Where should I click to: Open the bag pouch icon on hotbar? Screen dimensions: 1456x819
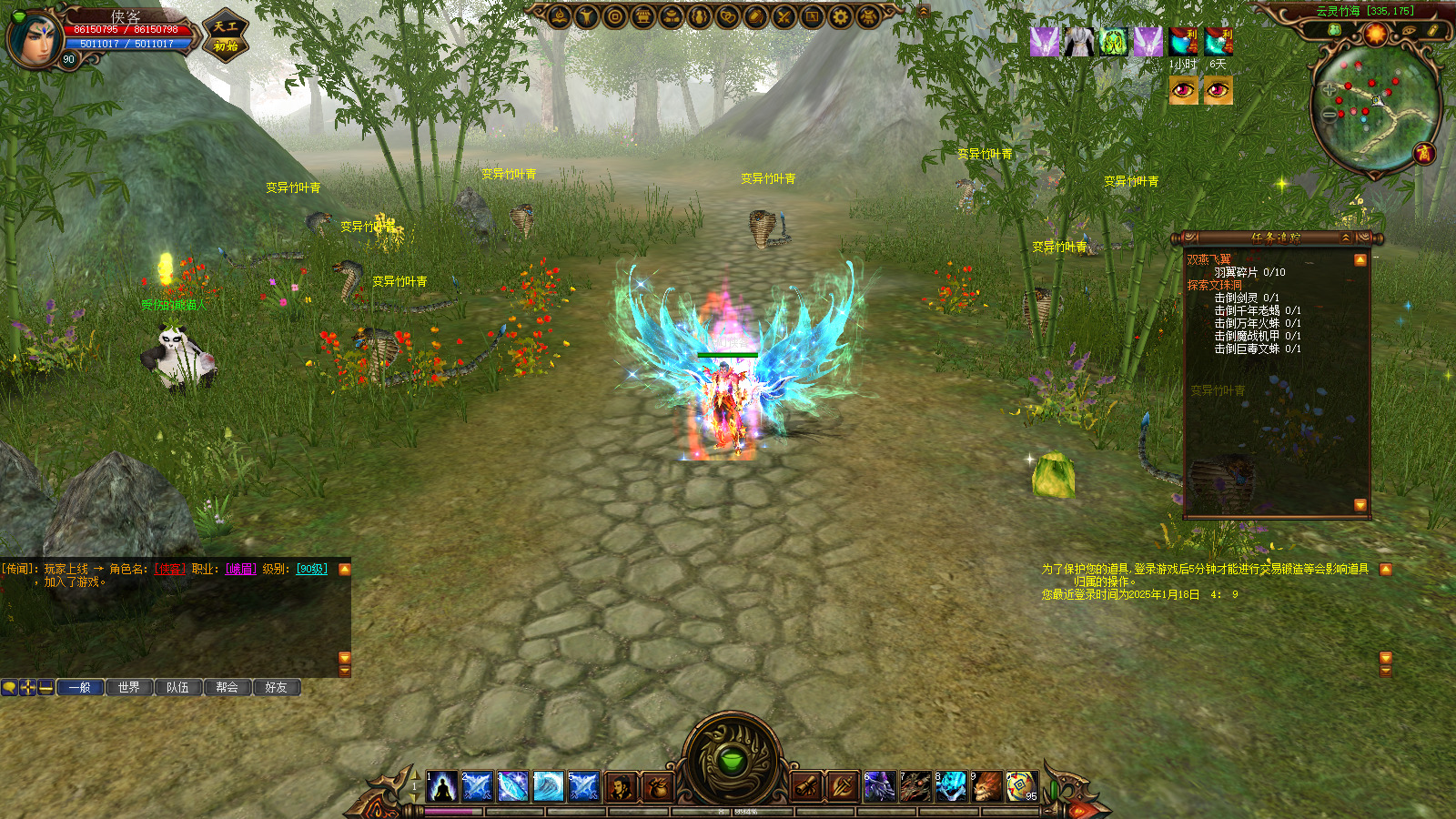click(657, 786)
